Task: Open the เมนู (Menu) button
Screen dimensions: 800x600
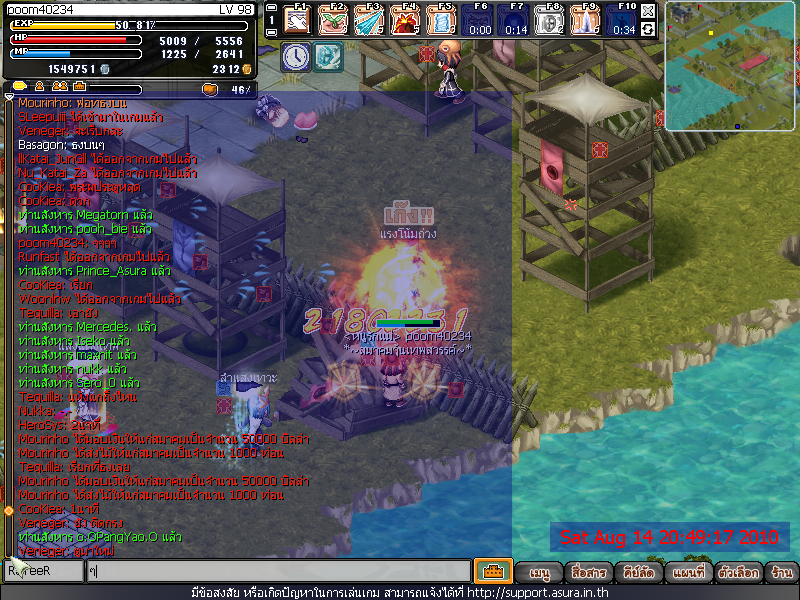Action: [540, 573]
